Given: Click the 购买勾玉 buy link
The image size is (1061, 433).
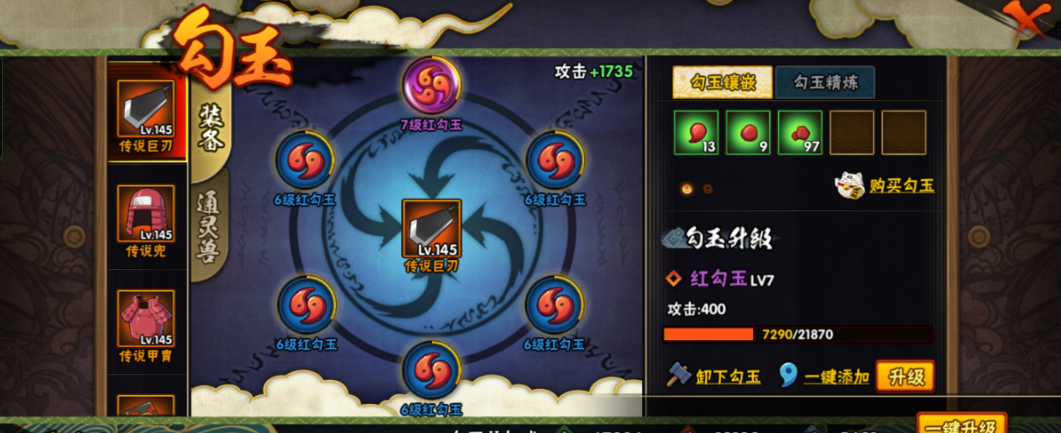Looking at the screenshot, I should [887, 185].
